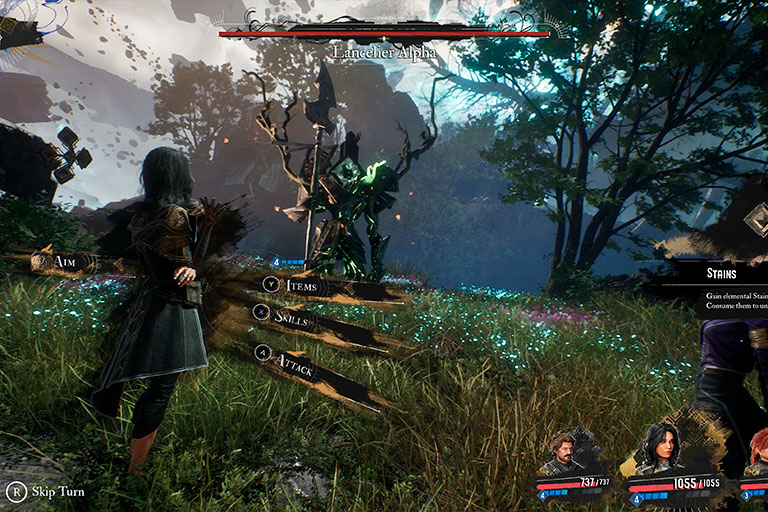Select the Attack command
The width and height of the screenshot is (768, 512).
tap(296, 367)
